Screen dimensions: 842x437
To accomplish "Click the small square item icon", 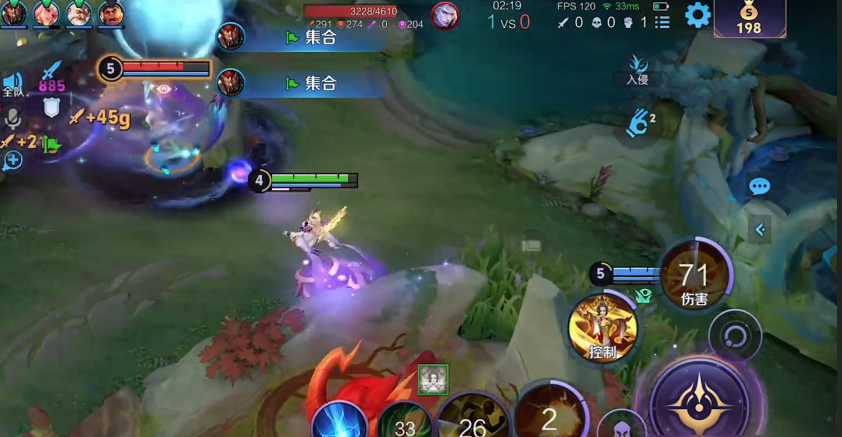I will [433, 379].
